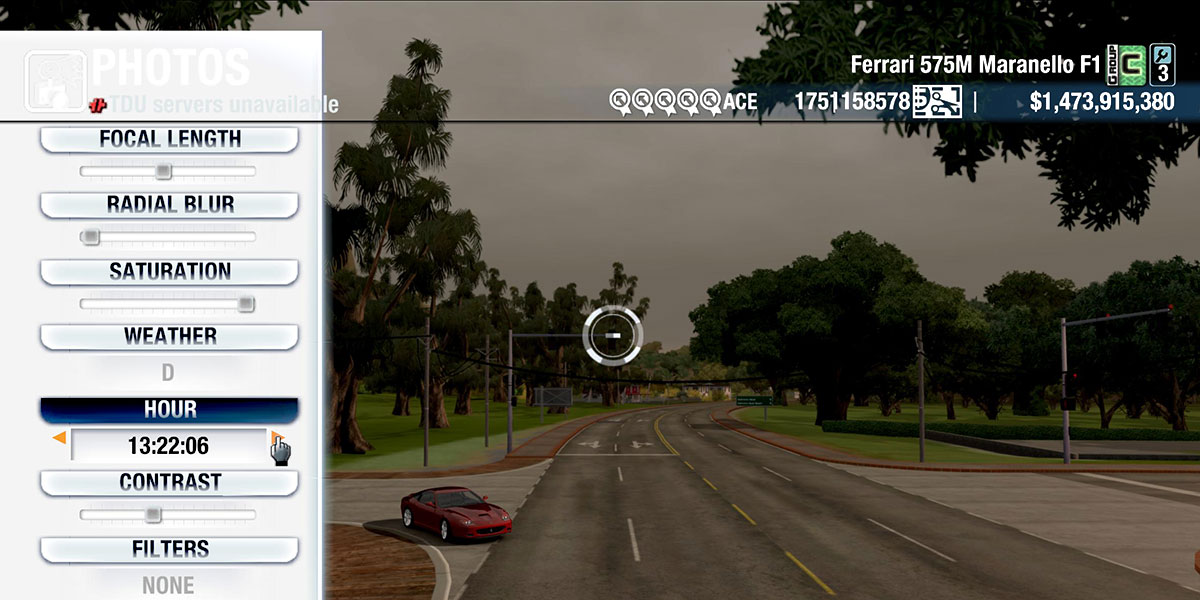The width and height of the screenshot is (1200, 600).
Task: Click the 13:22:06 time field
Action: click(168, 445)
